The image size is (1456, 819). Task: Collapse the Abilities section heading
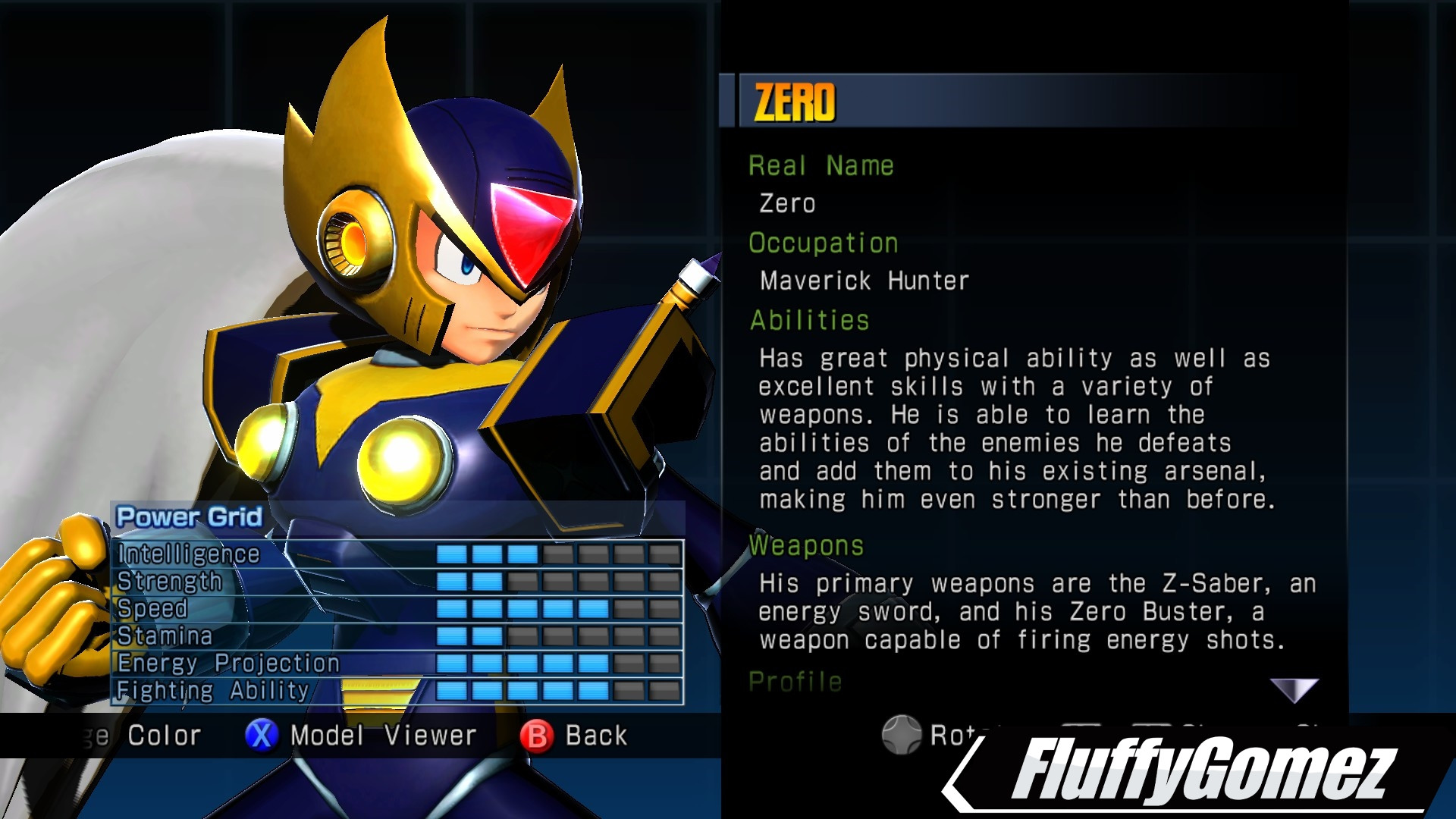pyautogui.click(x=808, y=320)
